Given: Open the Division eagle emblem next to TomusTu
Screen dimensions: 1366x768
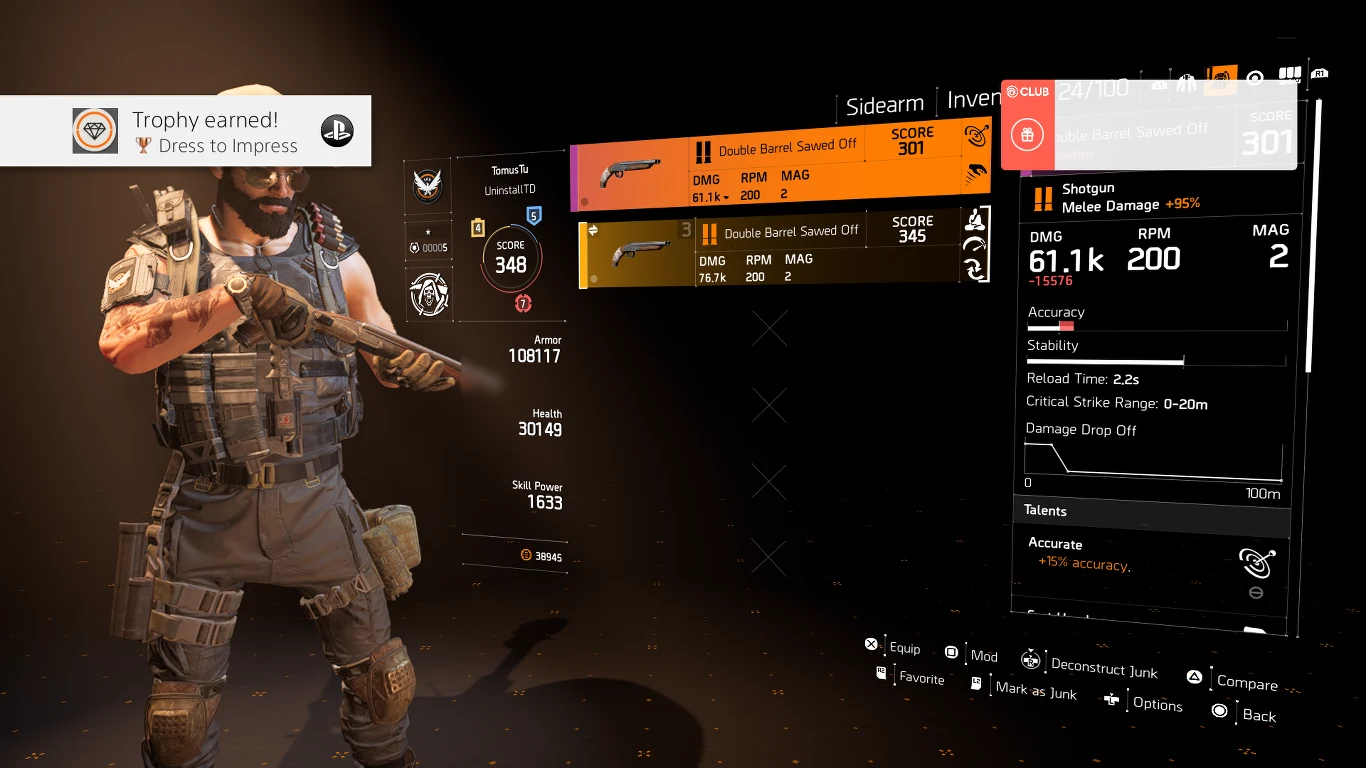Looking at the screenshot, I should (429, 185).
